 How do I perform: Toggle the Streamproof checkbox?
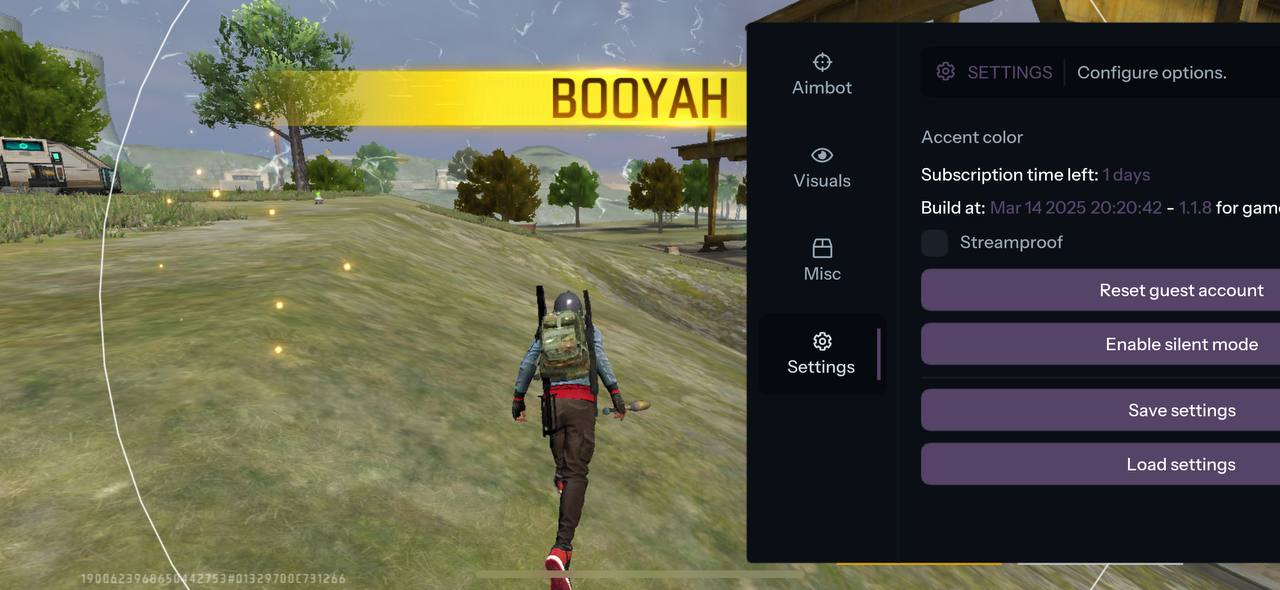tap(935, 243)
